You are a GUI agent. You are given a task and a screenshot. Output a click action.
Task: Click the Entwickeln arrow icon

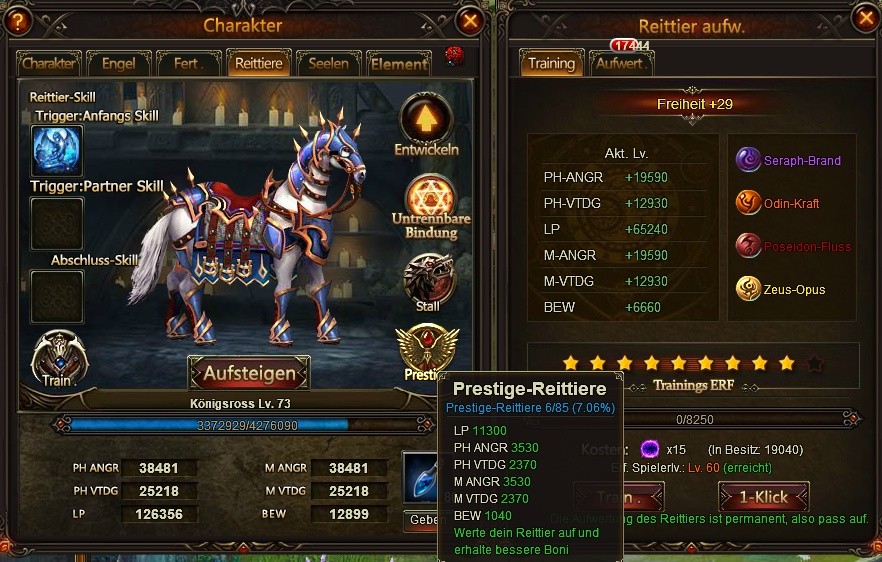[x=427, y=118]
